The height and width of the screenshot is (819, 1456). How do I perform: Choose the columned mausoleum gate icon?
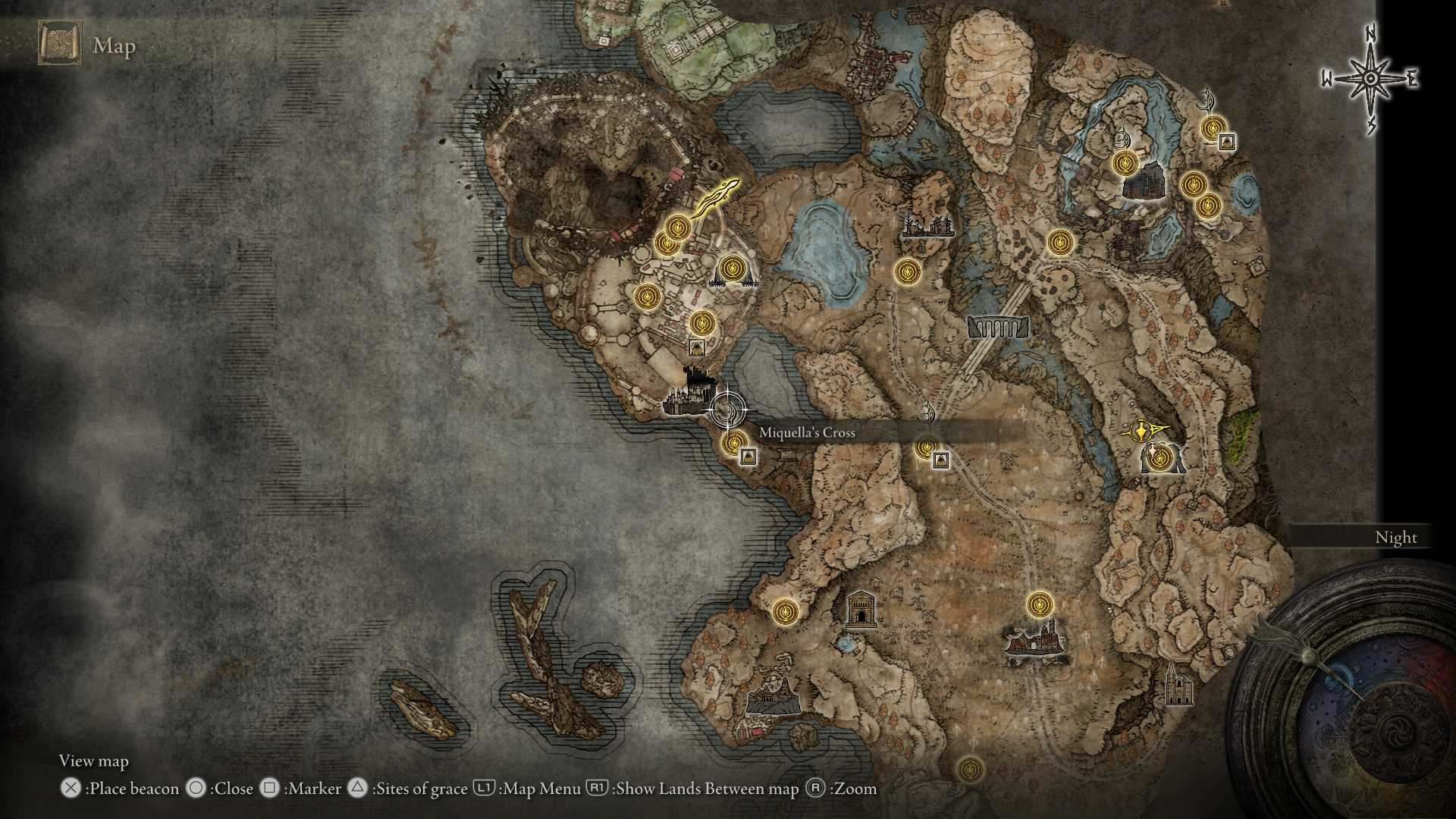click(861, 609)
